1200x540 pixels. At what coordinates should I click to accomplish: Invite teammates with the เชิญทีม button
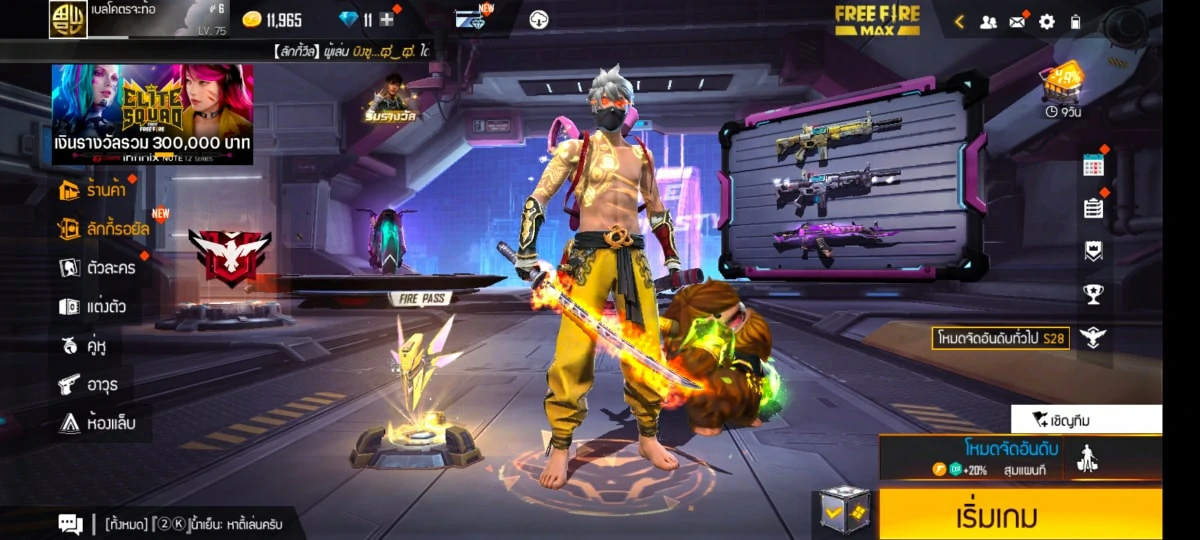[x=1086, y=419]
